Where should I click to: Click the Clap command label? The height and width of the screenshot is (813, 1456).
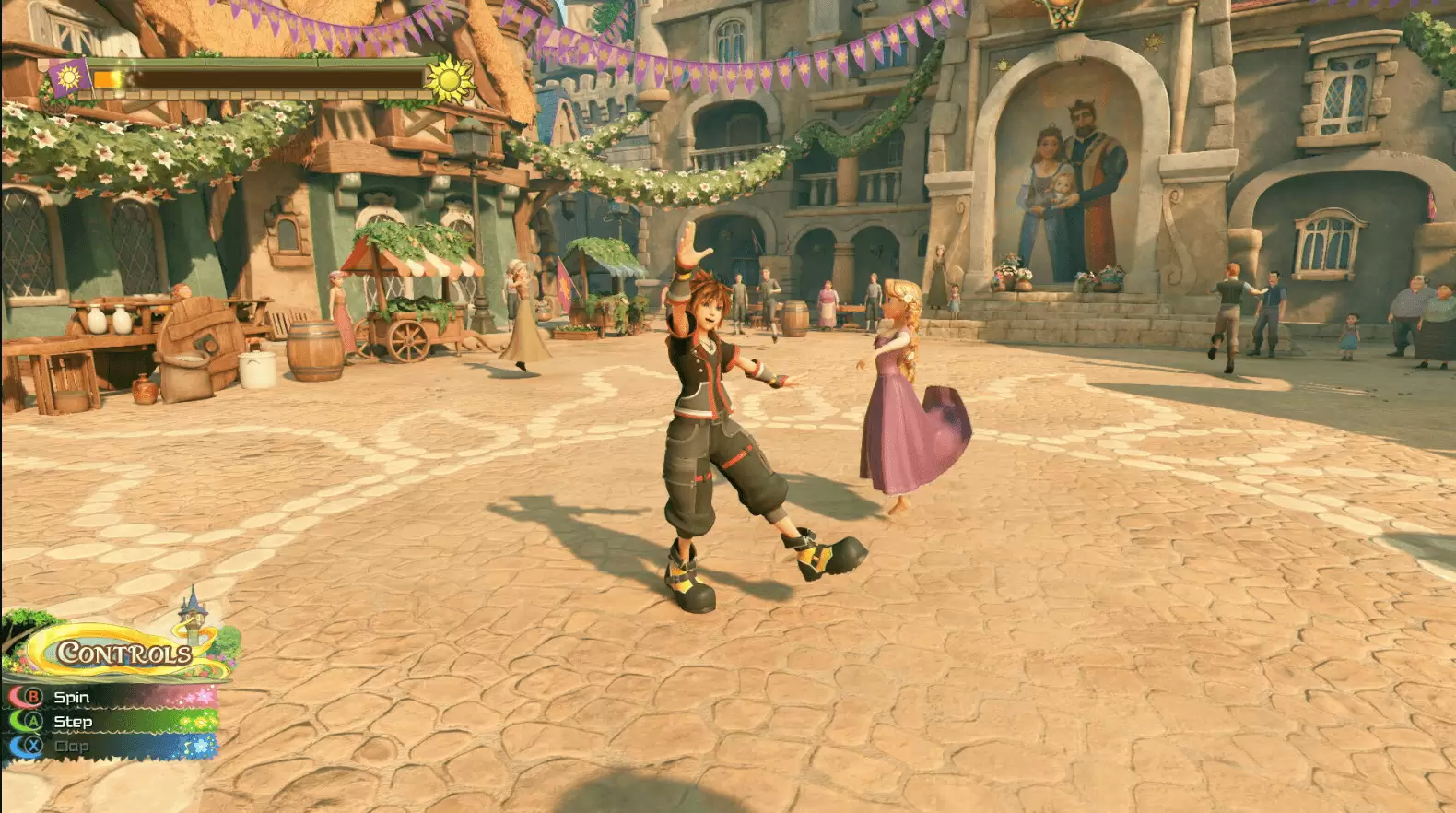(70, 745)
